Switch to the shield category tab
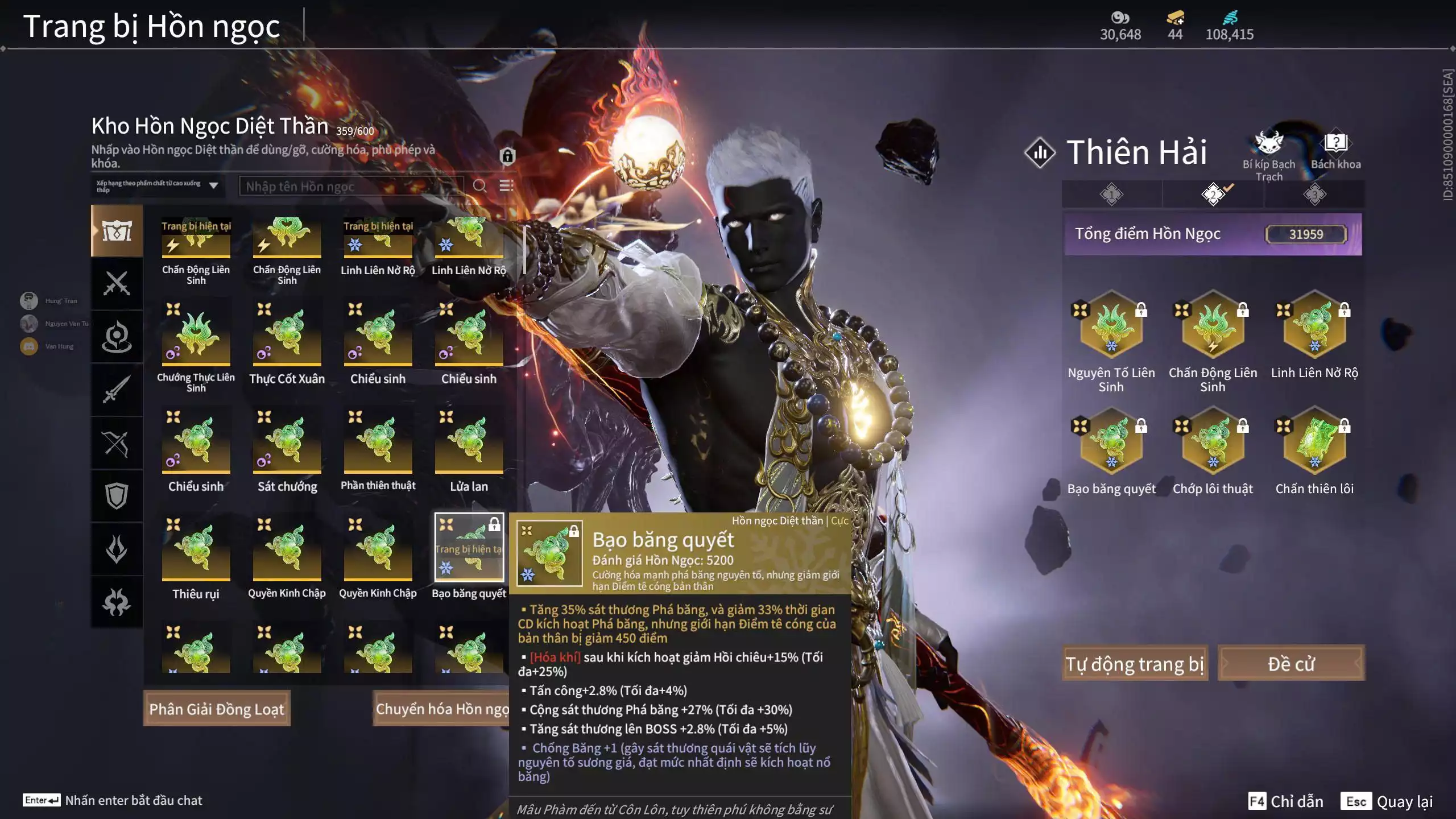Screen dimensions: 1456x819 click(117, 495)
